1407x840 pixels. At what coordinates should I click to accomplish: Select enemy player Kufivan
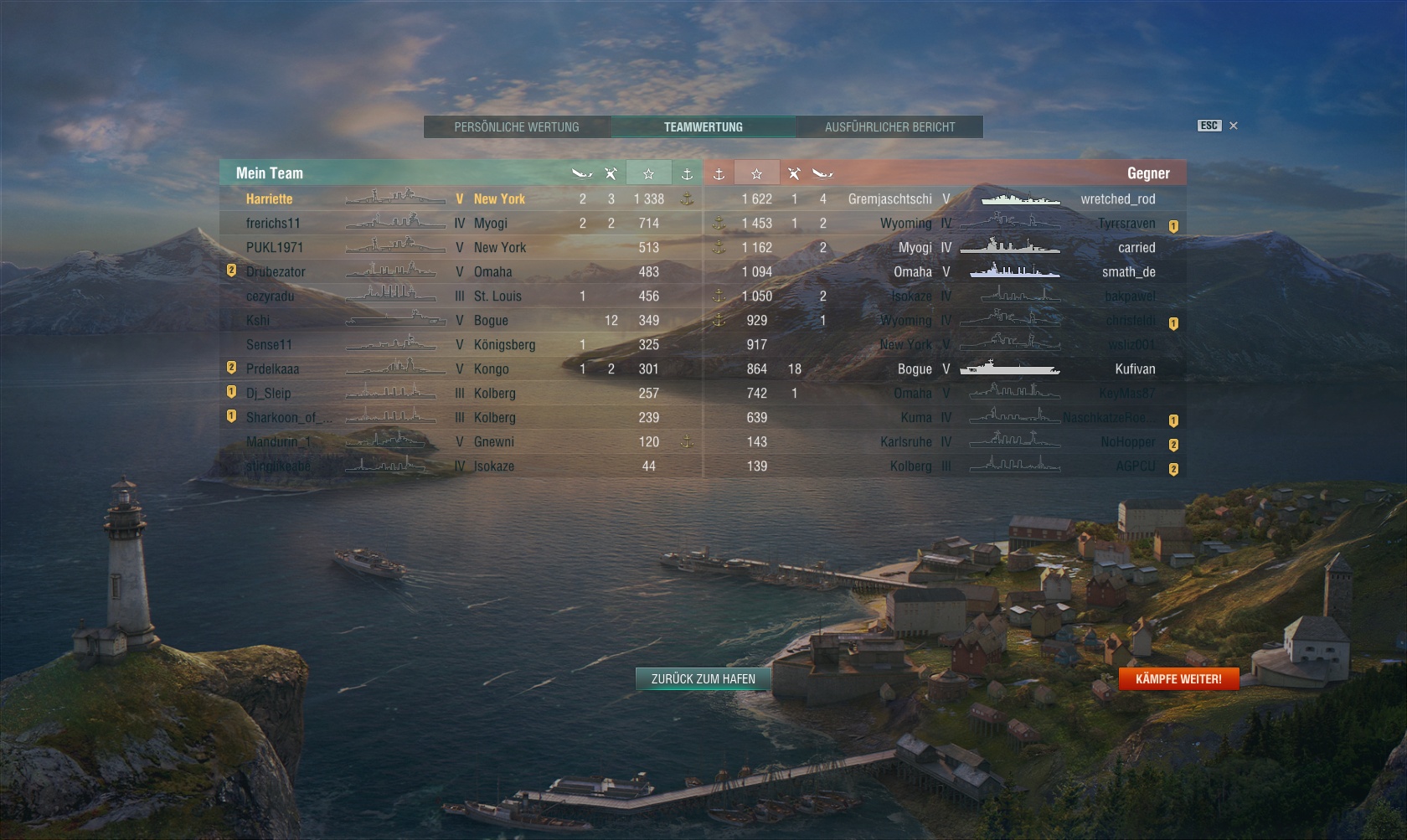[1135, 369]
